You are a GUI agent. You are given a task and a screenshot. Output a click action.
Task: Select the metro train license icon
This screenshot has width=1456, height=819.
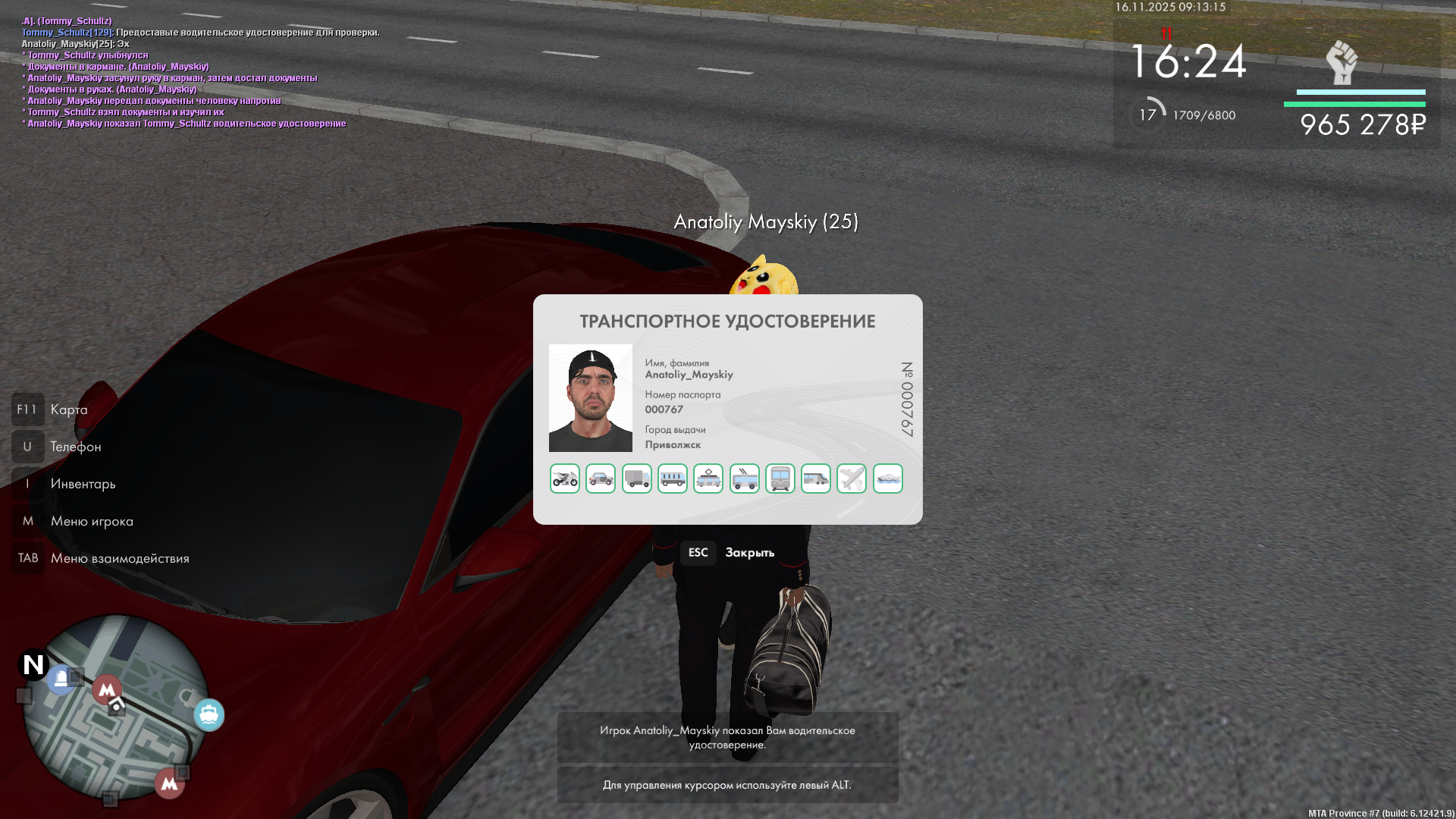coord(780,479)
